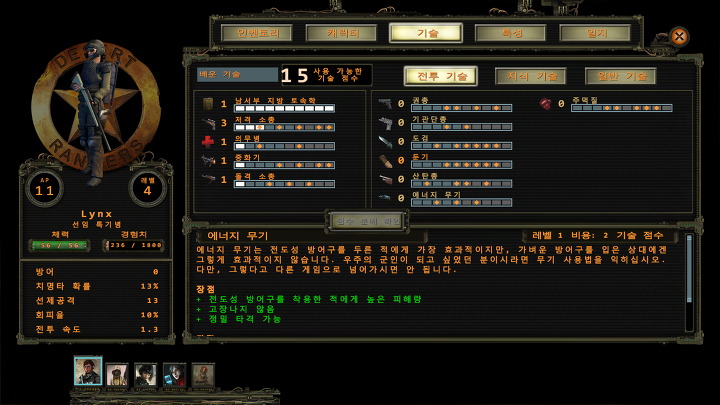720x405 pixels.
Task: Select the 기술 tab
Action: (426, 33)
